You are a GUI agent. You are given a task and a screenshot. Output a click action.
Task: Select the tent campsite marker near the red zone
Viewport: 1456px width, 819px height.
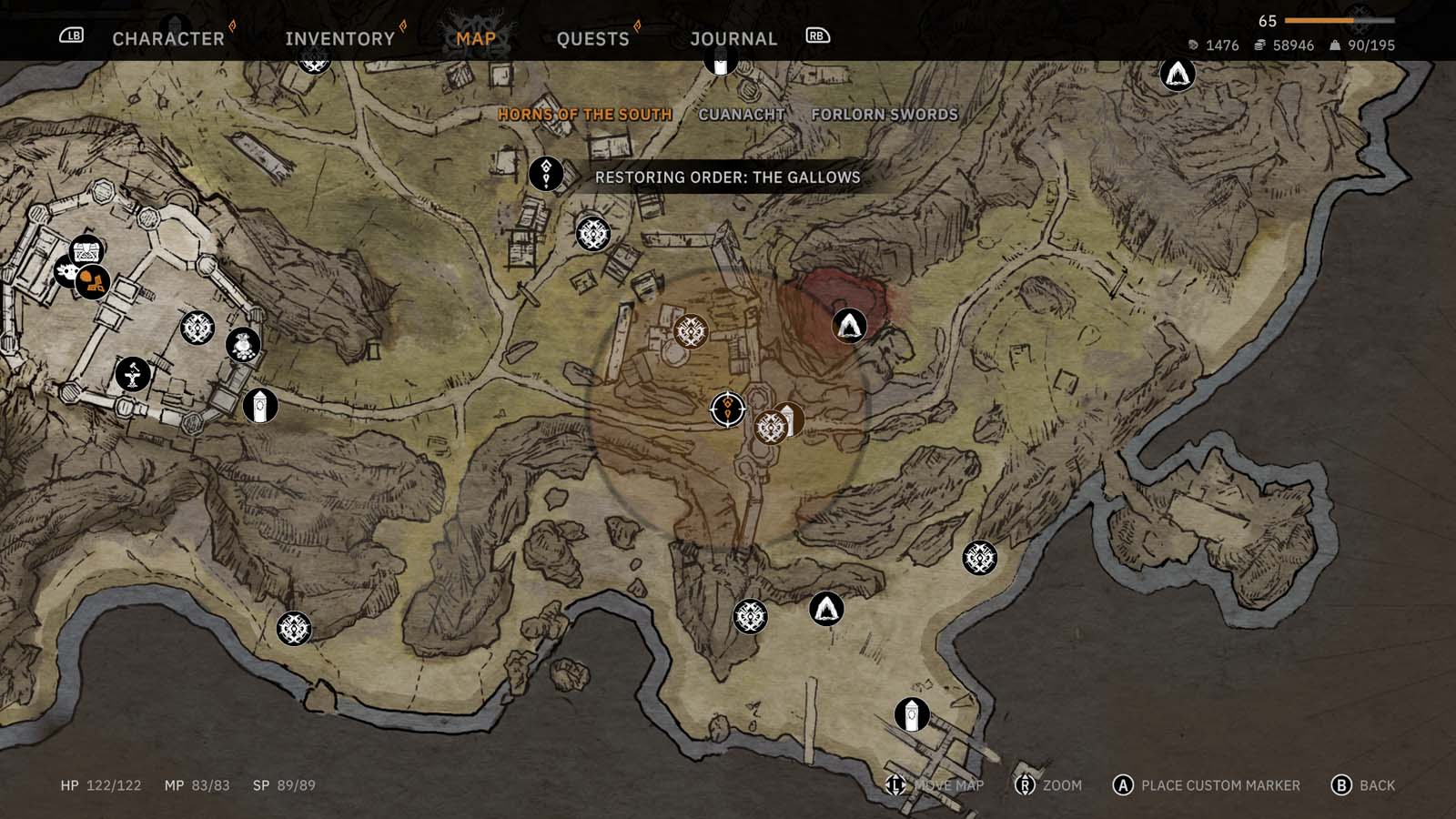[x=847, y=325]
